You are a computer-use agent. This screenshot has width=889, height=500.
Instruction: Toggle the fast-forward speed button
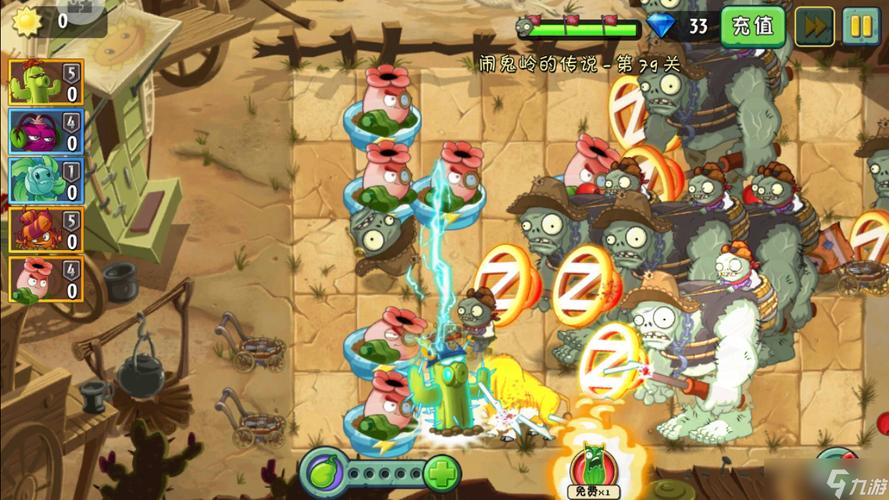pos(814,26)
